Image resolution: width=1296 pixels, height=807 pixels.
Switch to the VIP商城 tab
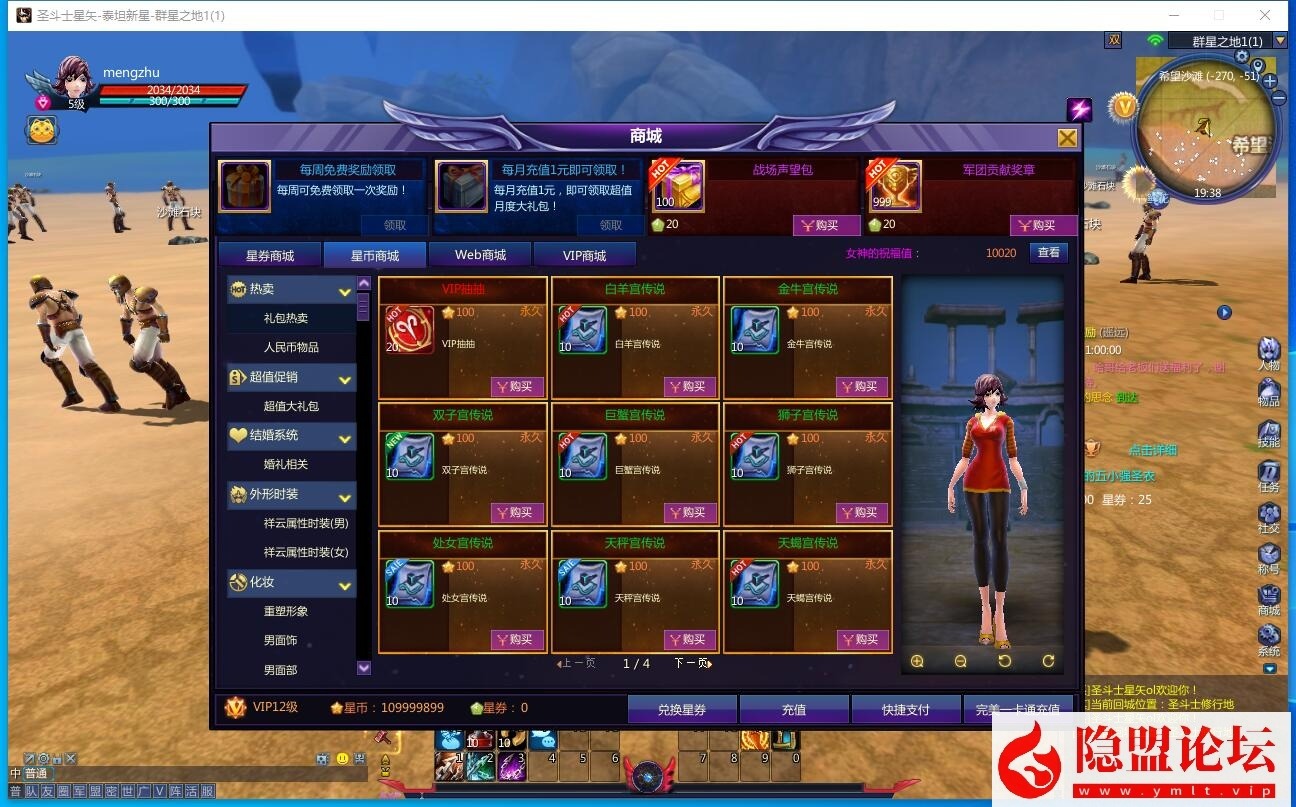585,254
